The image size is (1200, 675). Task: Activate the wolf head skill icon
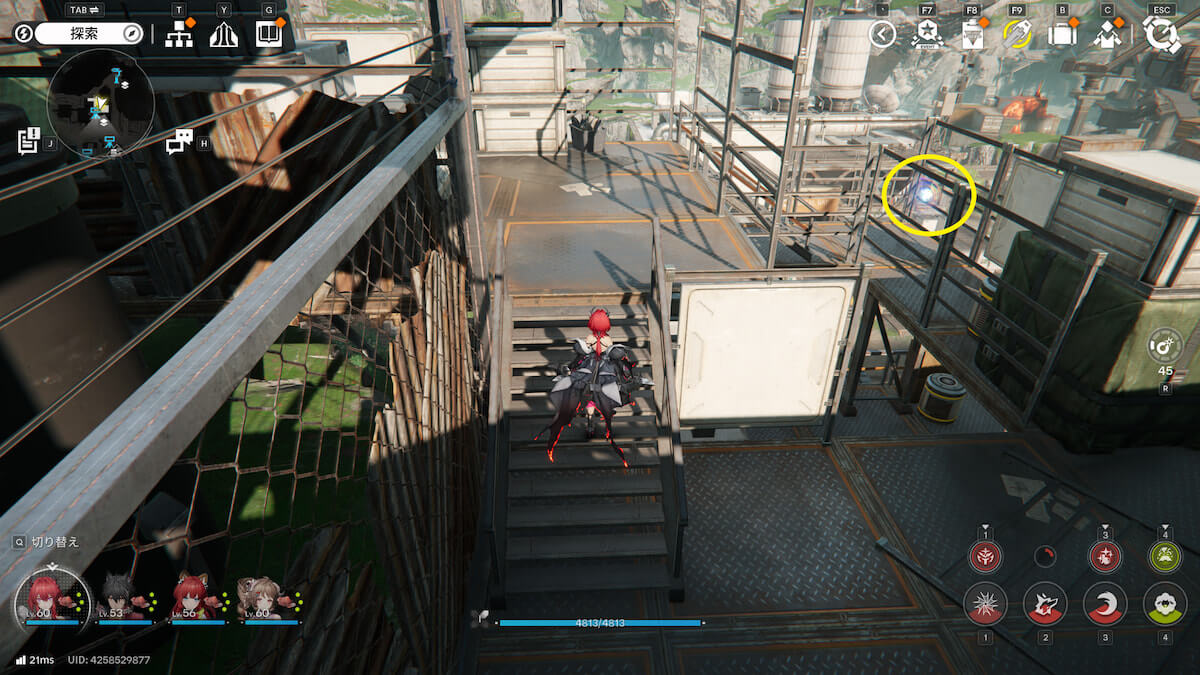1045,604
